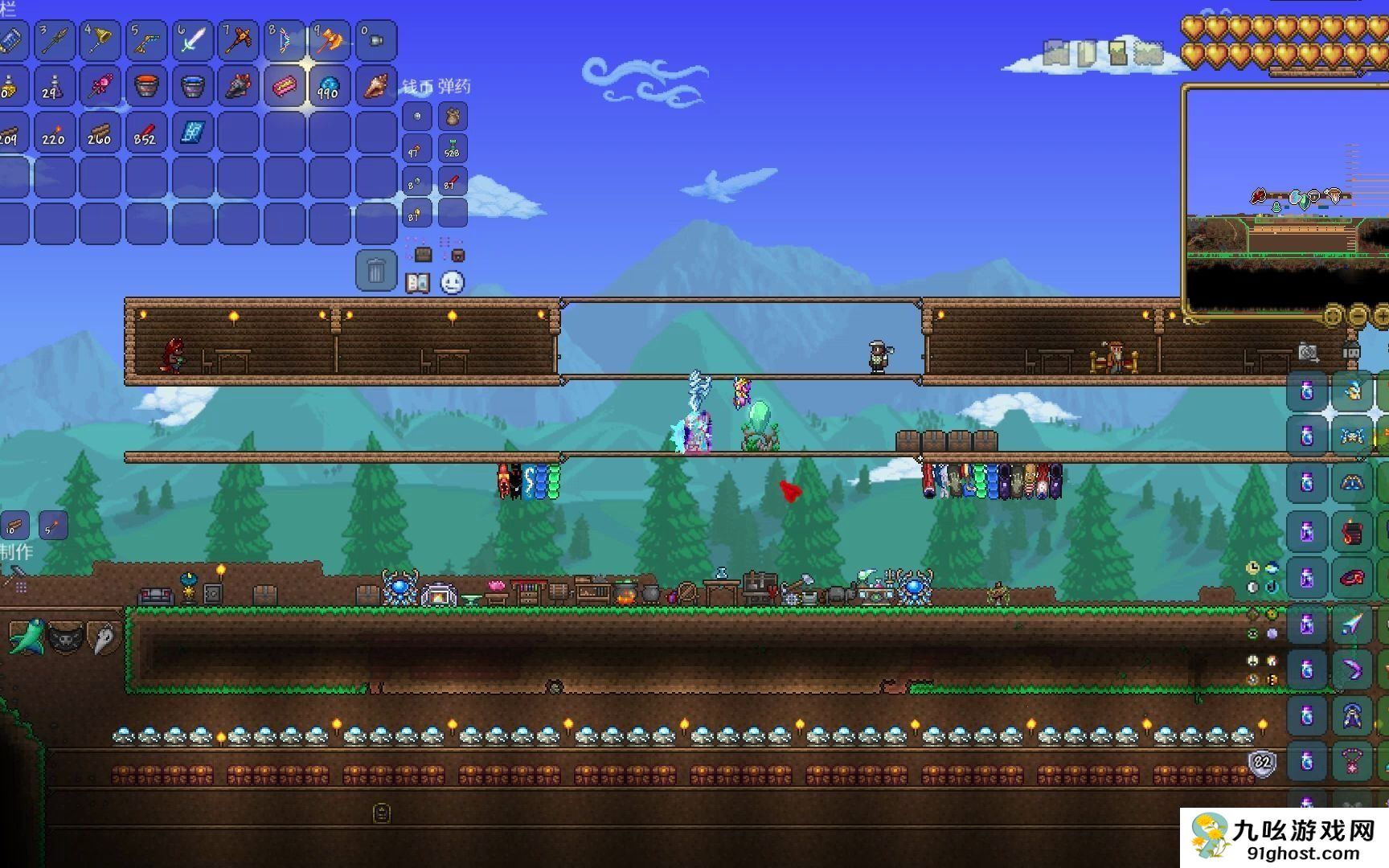The image size is (1389, 868).
Task: Select the orange hamaxe in slot 9
Action: tap(330, 39)
